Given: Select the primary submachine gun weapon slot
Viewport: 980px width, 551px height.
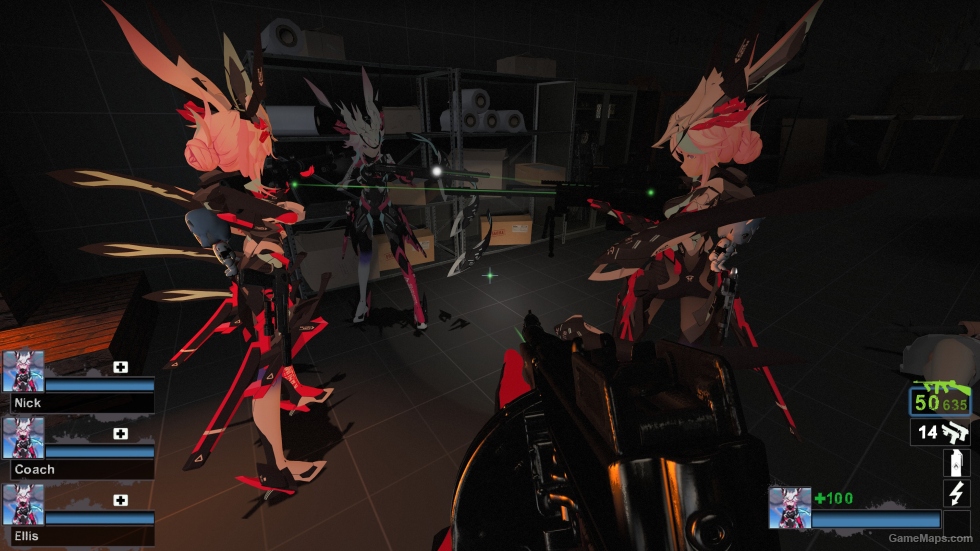Looking at the screenshot, I should coord(940,402).
